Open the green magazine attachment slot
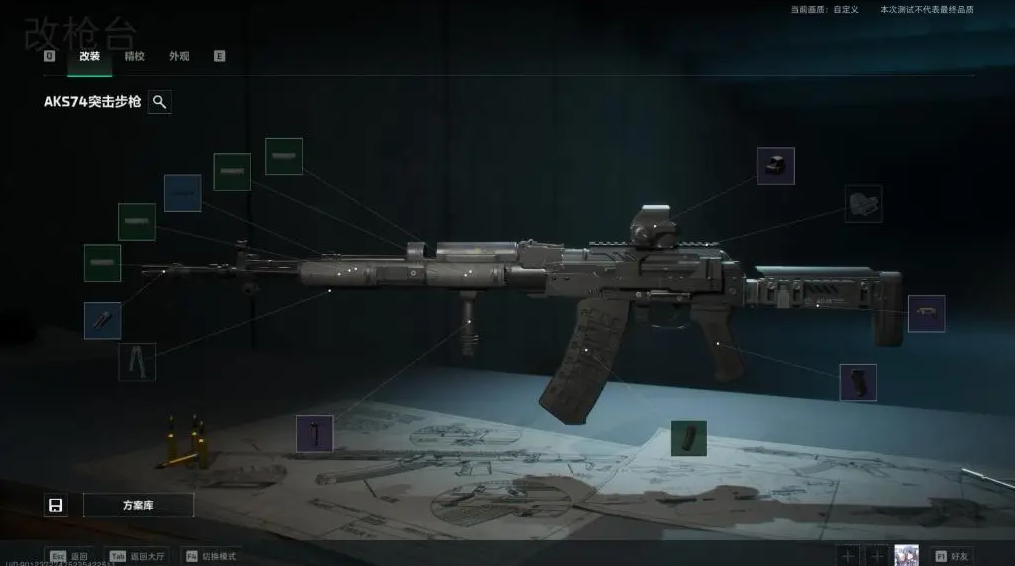This screenshot has width=1015, height=566. [689, 438]
